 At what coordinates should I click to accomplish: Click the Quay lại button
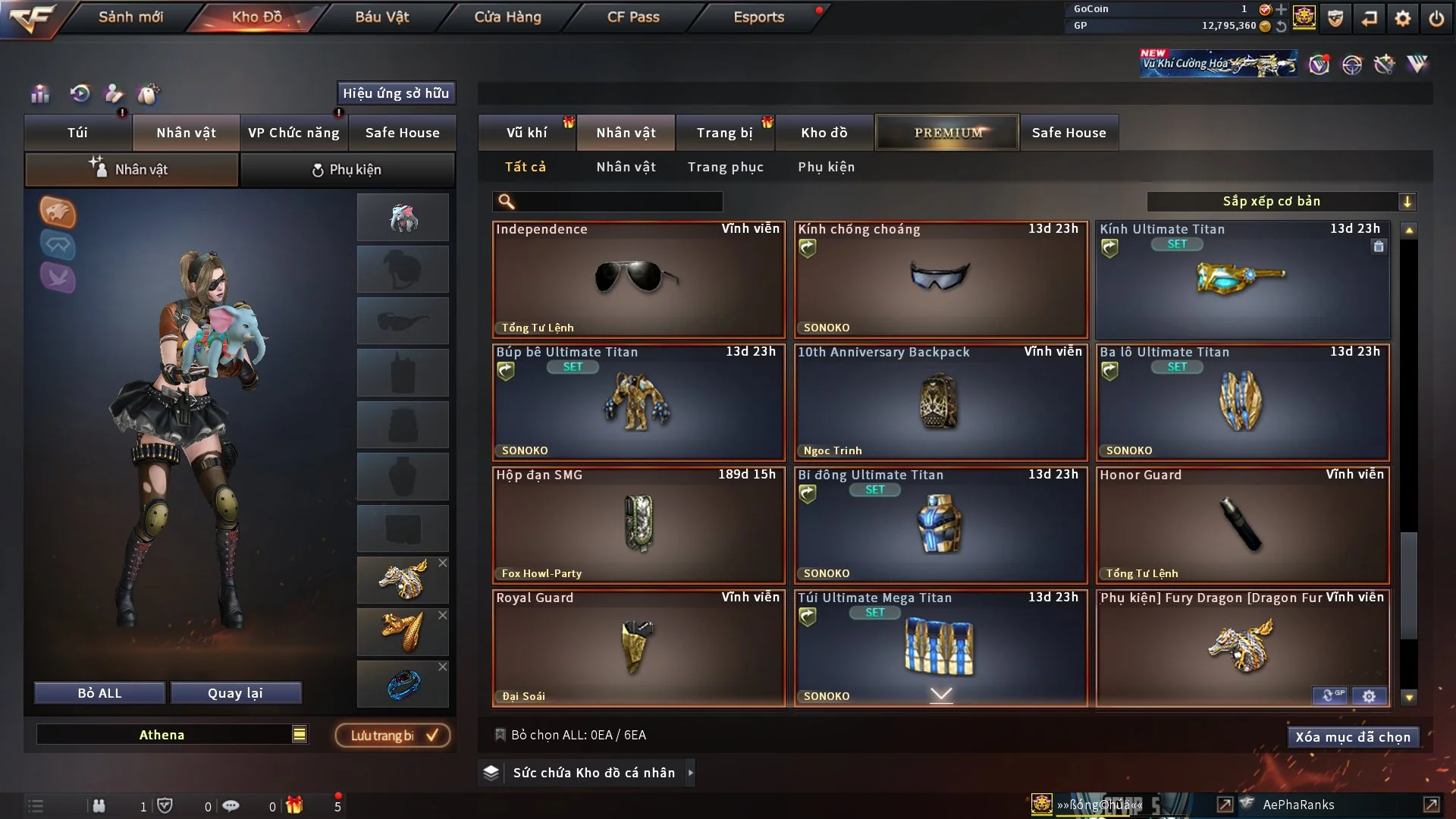pyautogui.click(x=235, y=693)
